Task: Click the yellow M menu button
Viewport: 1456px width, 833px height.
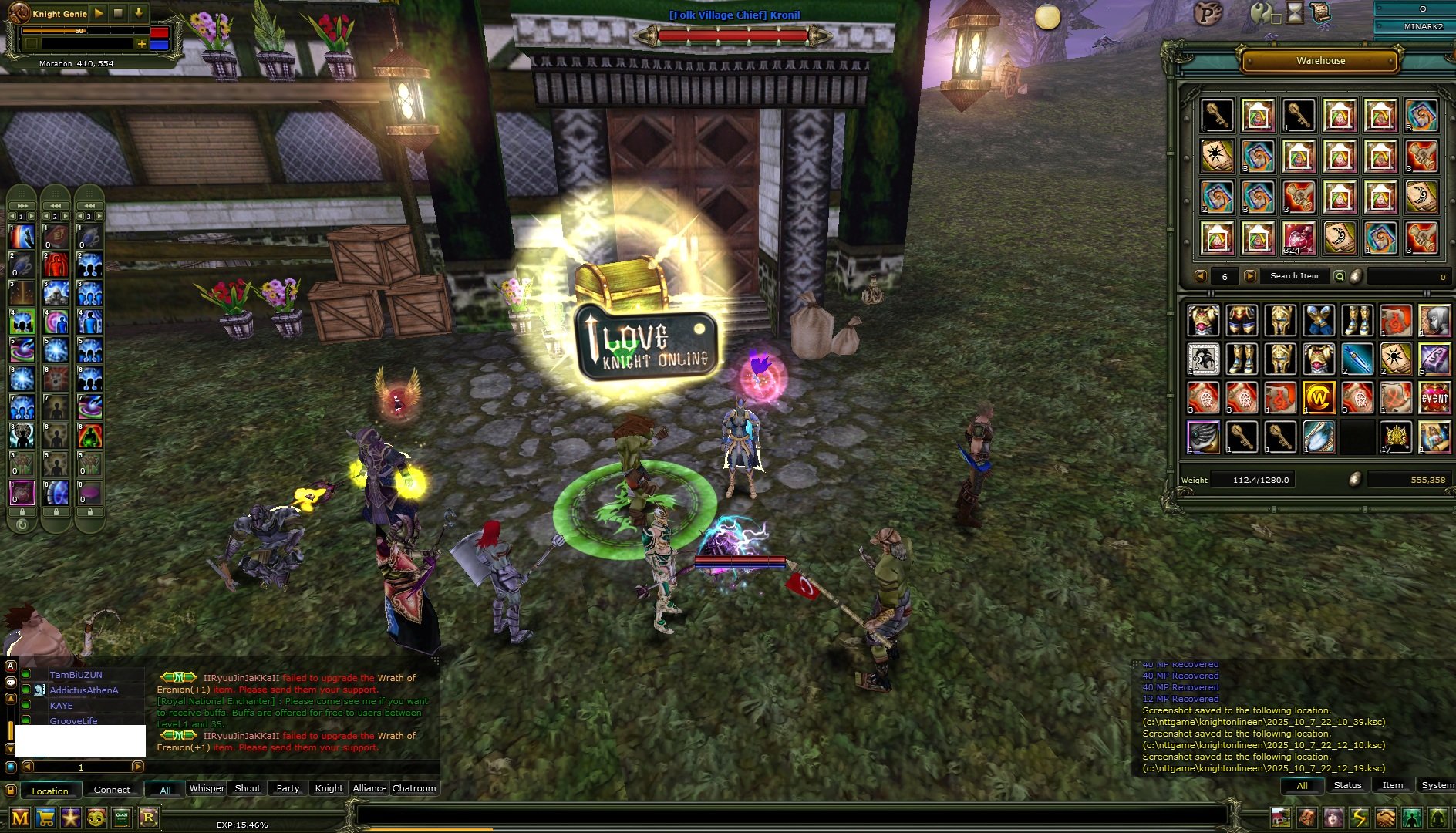Action: [20, 818]
